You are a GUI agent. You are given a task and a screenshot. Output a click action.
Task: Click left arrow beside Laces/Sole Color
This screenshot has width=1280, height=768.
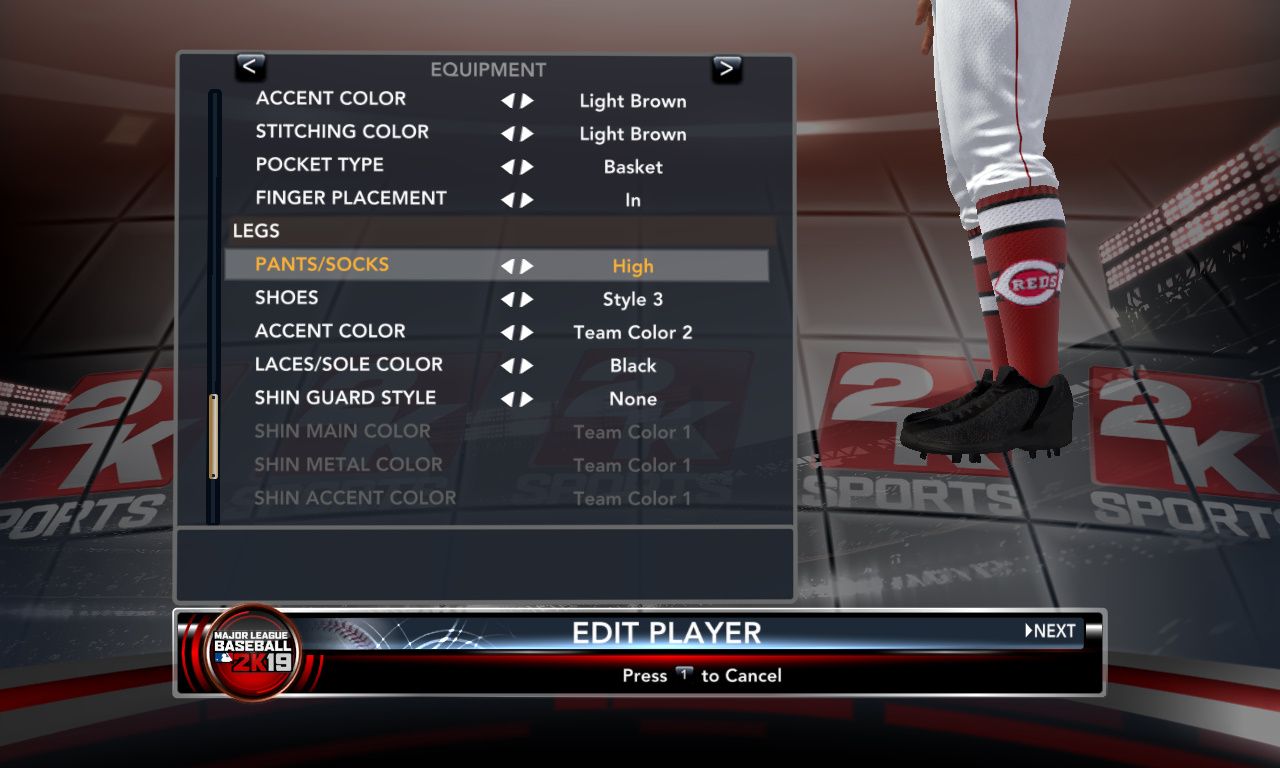coord(507,365)
